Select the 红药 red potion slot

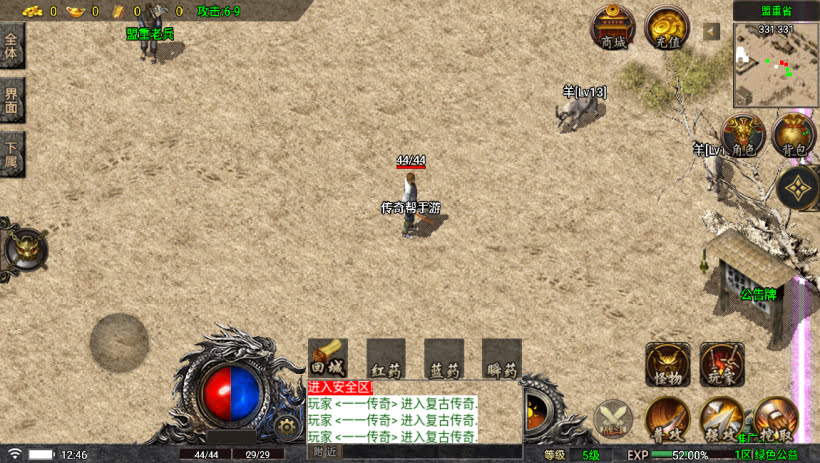point(386,359)
